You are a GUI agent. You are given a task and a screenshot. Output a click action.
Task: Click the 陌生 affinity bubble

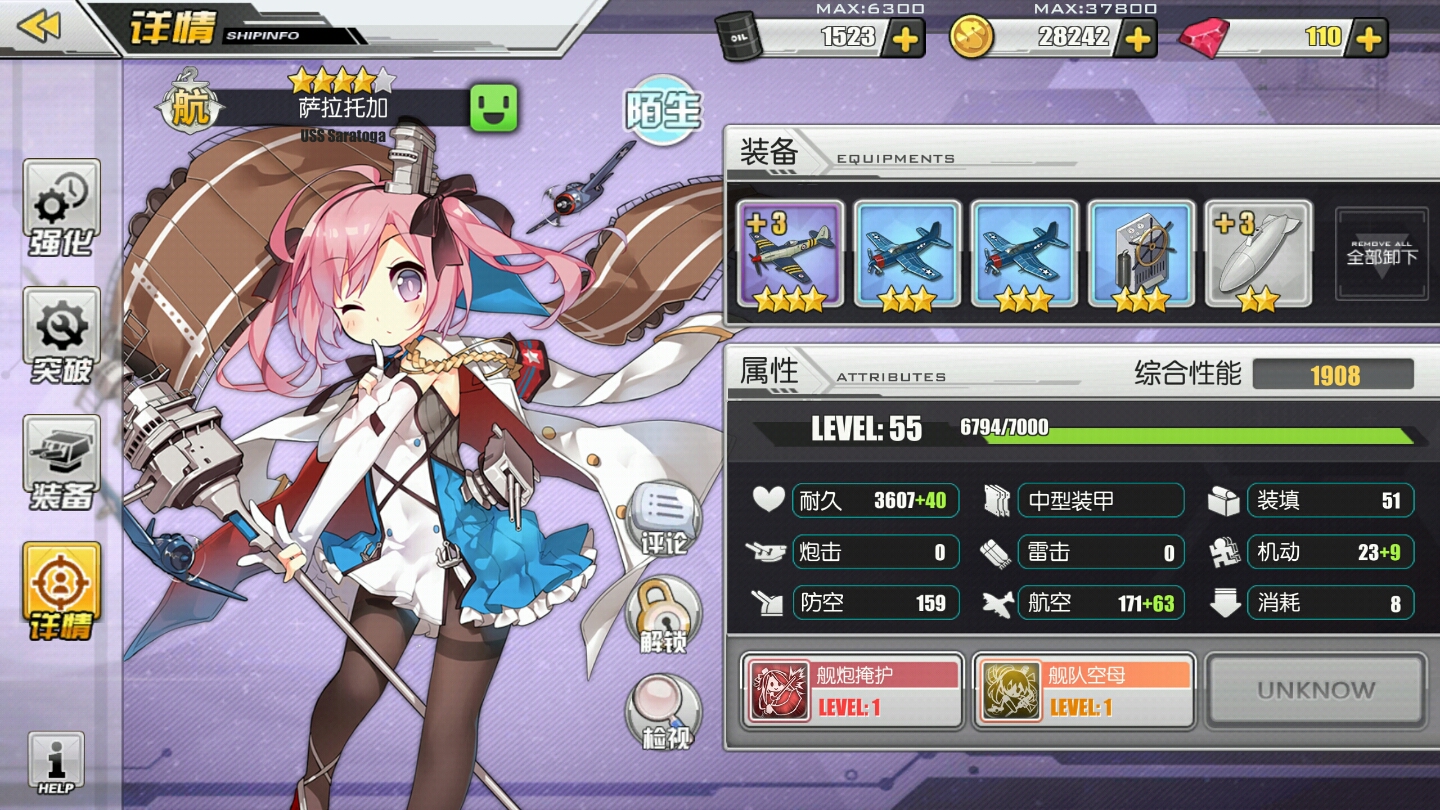coord(662,110)
